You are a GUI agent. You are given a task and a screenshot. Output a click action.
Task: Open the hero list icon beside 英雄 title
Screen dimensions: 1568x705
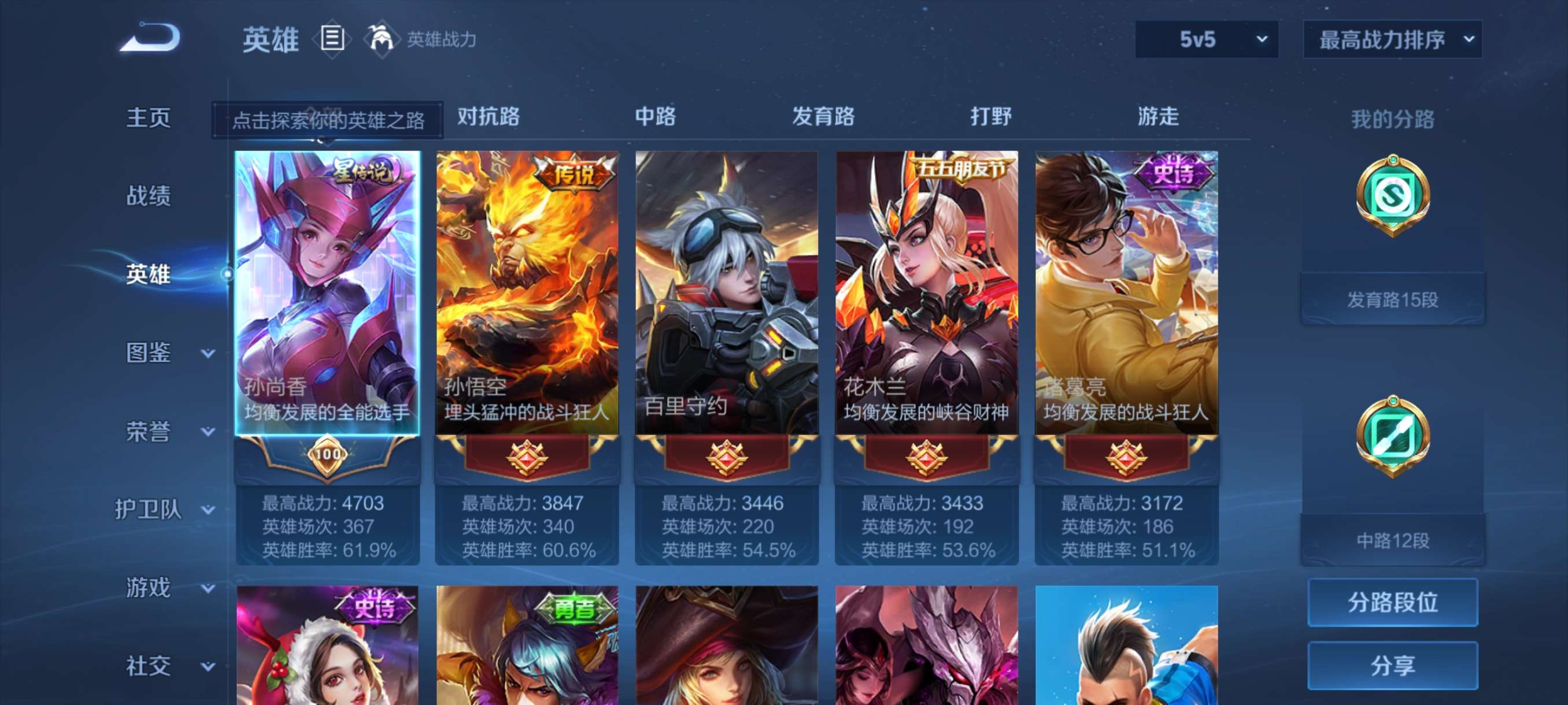pos(332,39)
